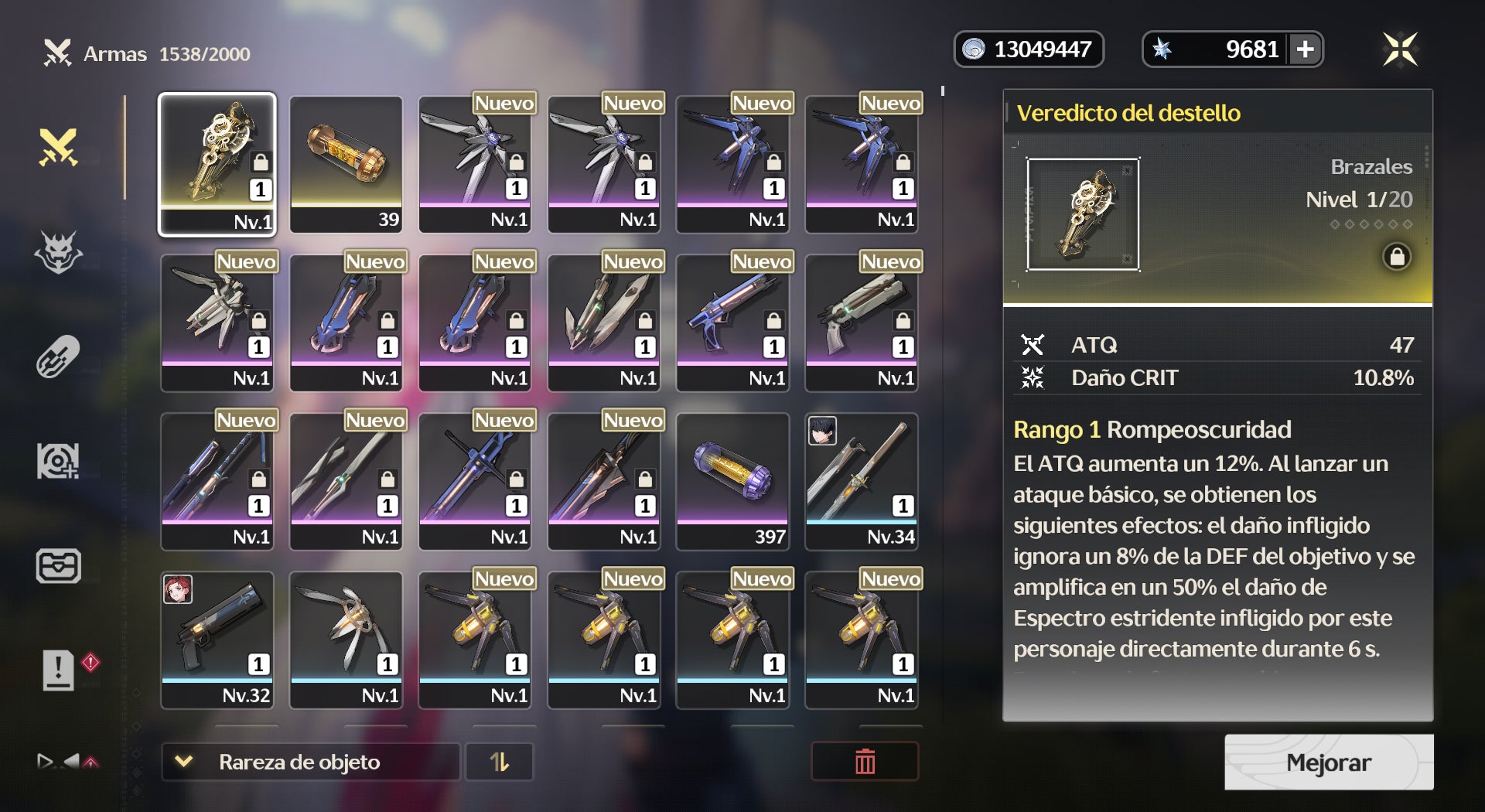This screenshot has width=1485, height=812.
Task: Switch to the echoes monster-face tab
Action: coord(59,252)
